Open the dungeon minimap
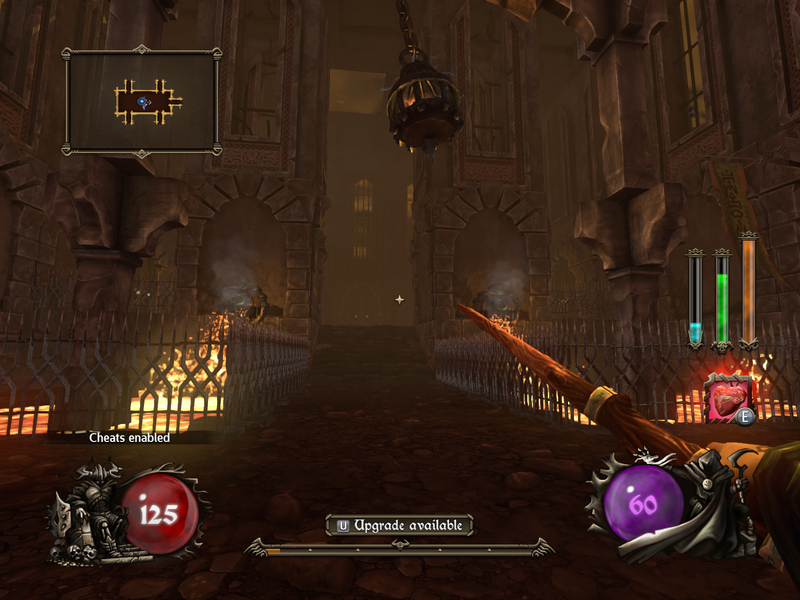 tap(142, 100)
